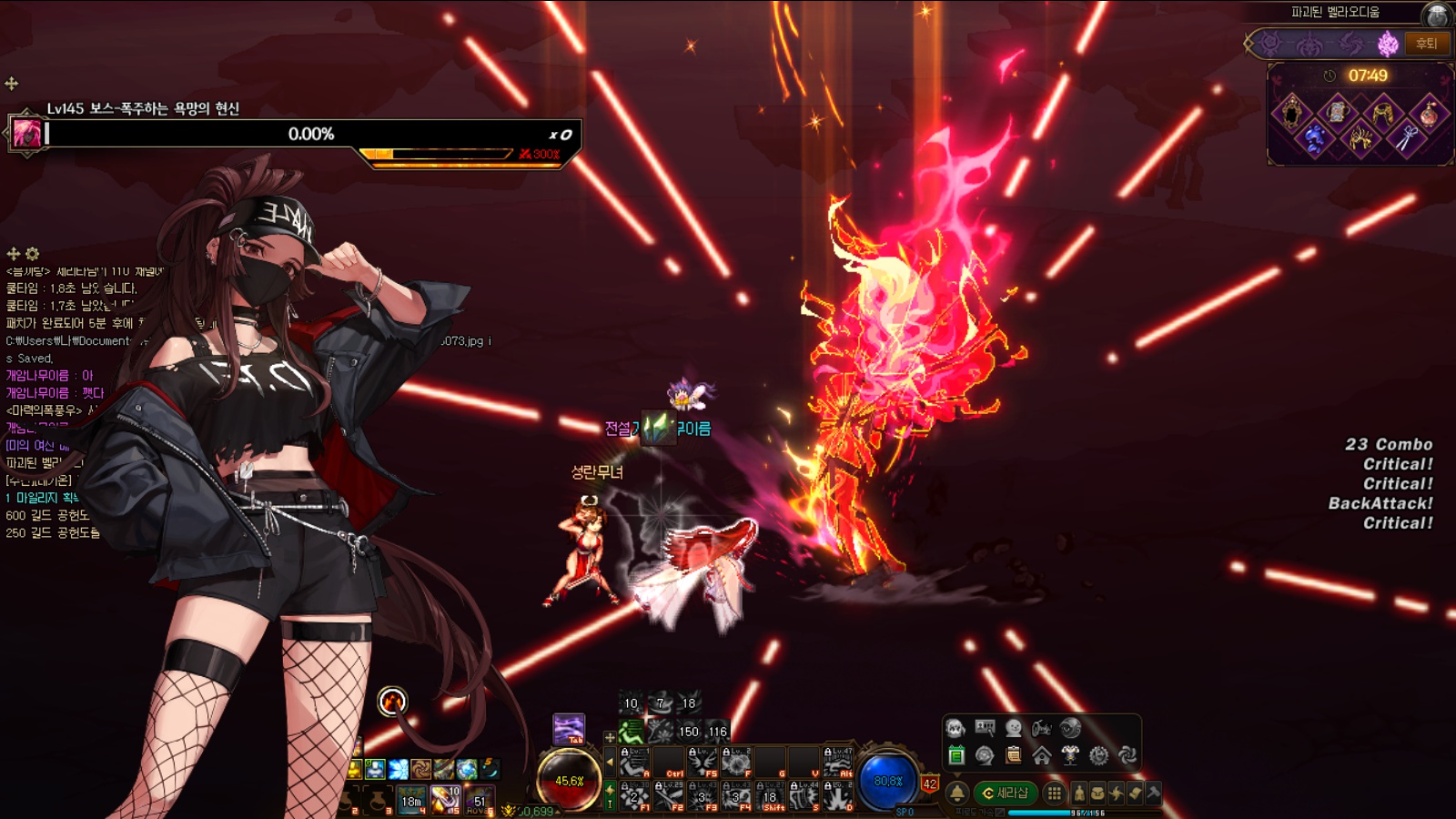1456x819 pixels.
Task: Select the ornate mirror relic
Action: click(1292, 112)
